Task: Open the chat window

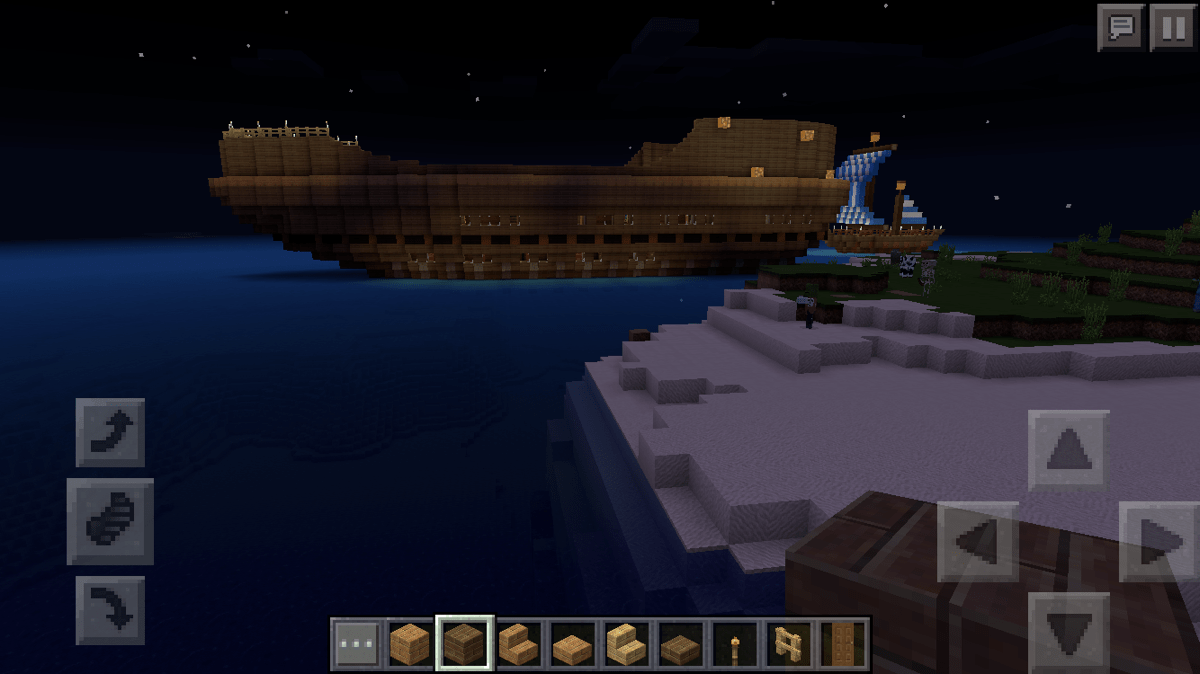Action: pos(1121,27)
